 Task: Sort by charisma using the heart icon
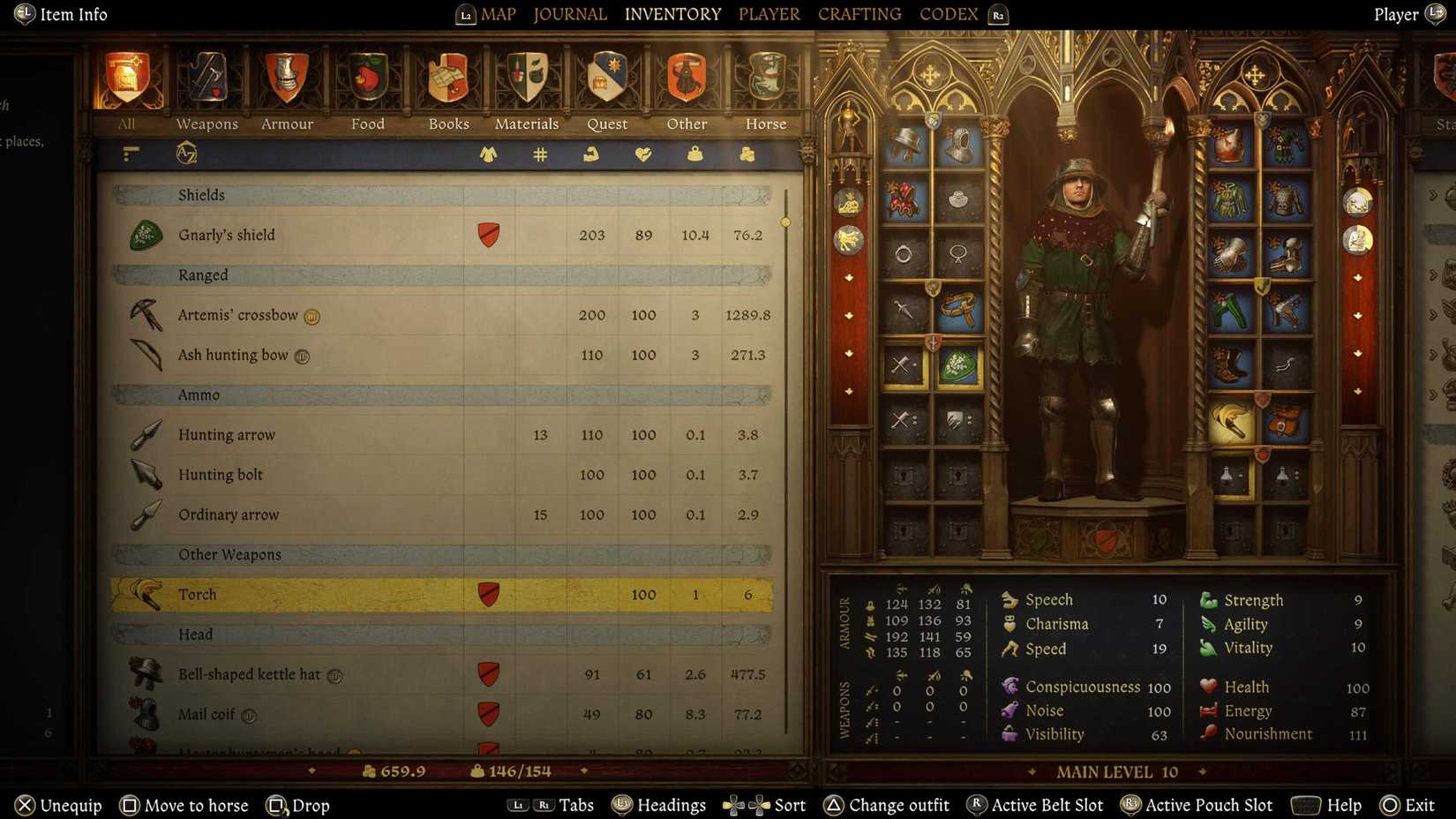643,154
